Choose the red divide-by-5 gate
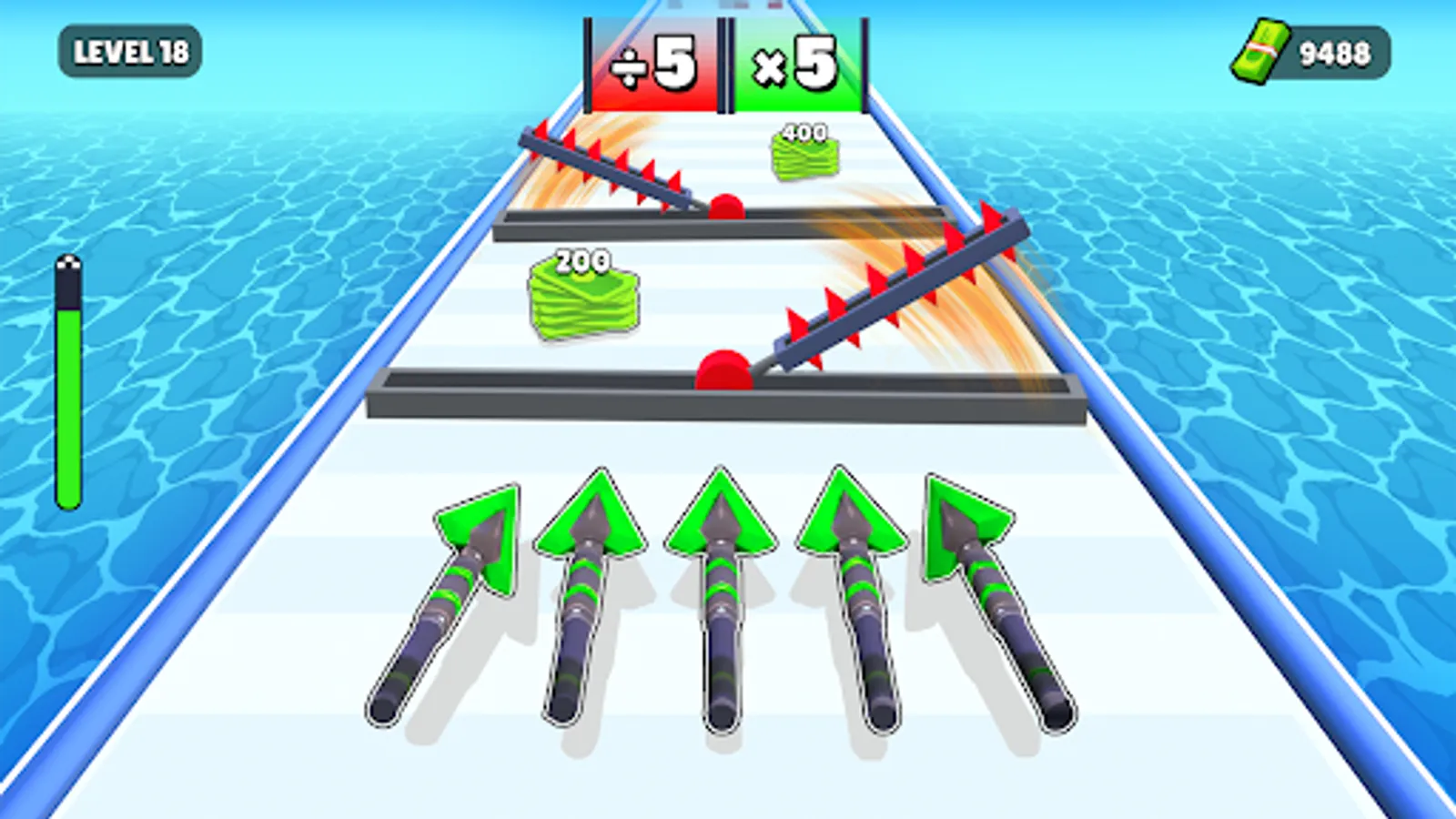Screen dimensions: 1456x819 tap(657, 61)
